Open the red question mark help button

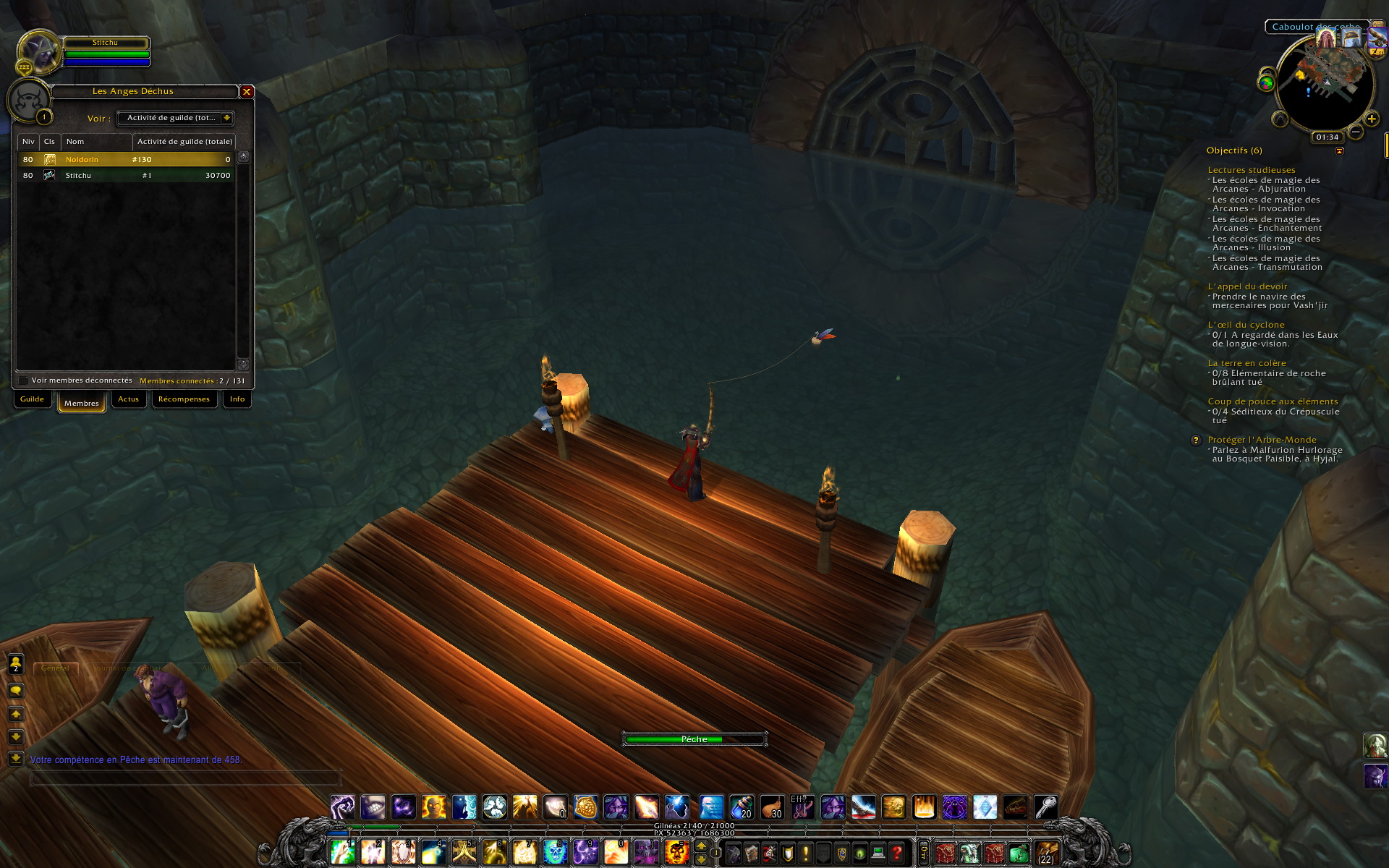(x=896, y=853)
